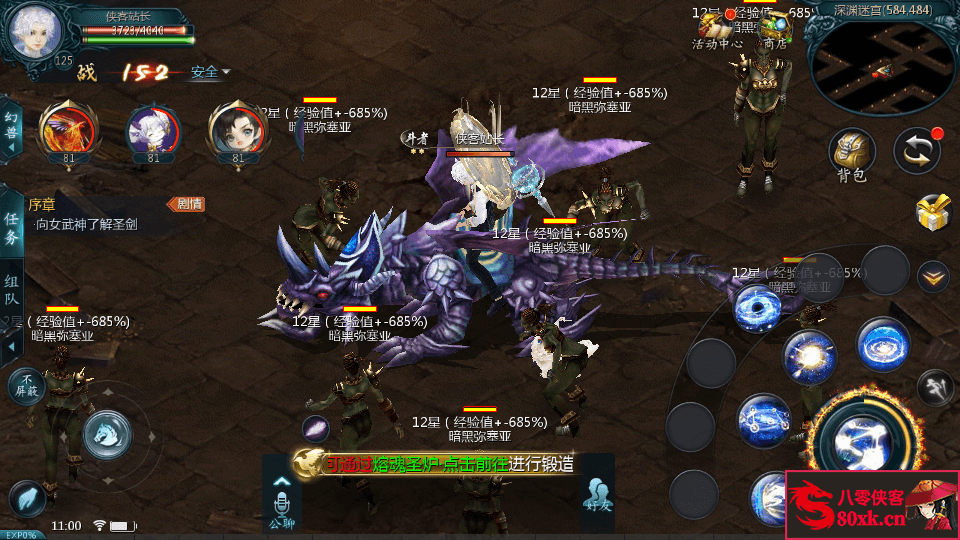The width and height of the screenshot is (960, 540).
Task: Open the 安全 battle mode dropdown
Action: (x=210, y=72)
